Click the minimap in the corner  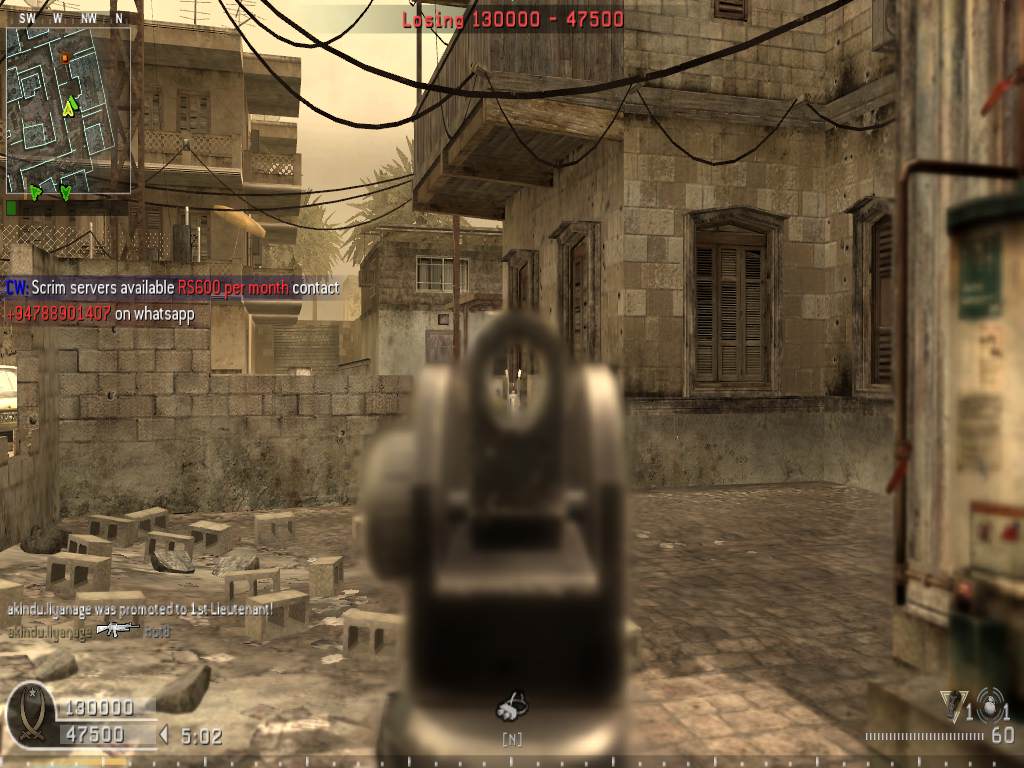point(68,110)
